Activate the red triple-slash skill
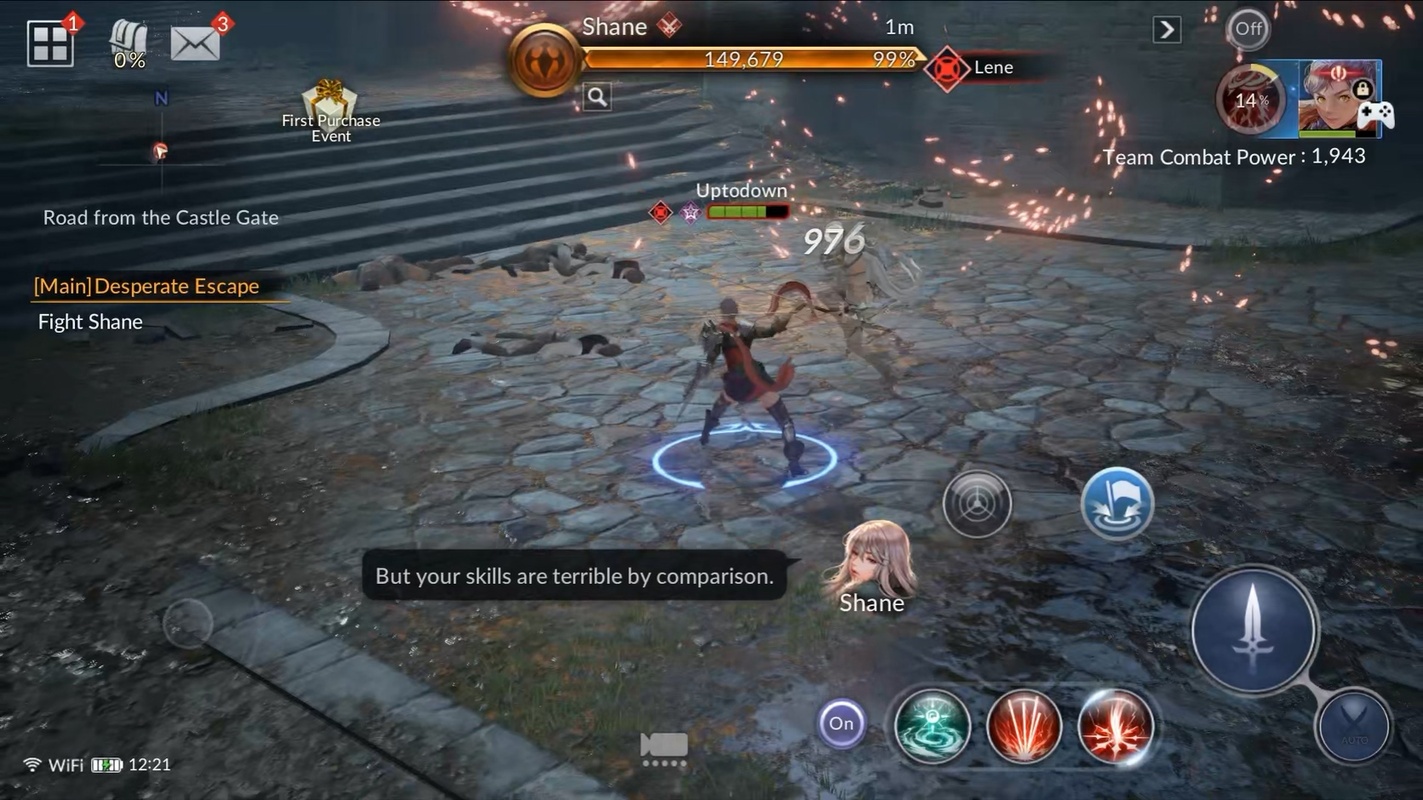The image size is (1423, 800). click(1024, 727)
